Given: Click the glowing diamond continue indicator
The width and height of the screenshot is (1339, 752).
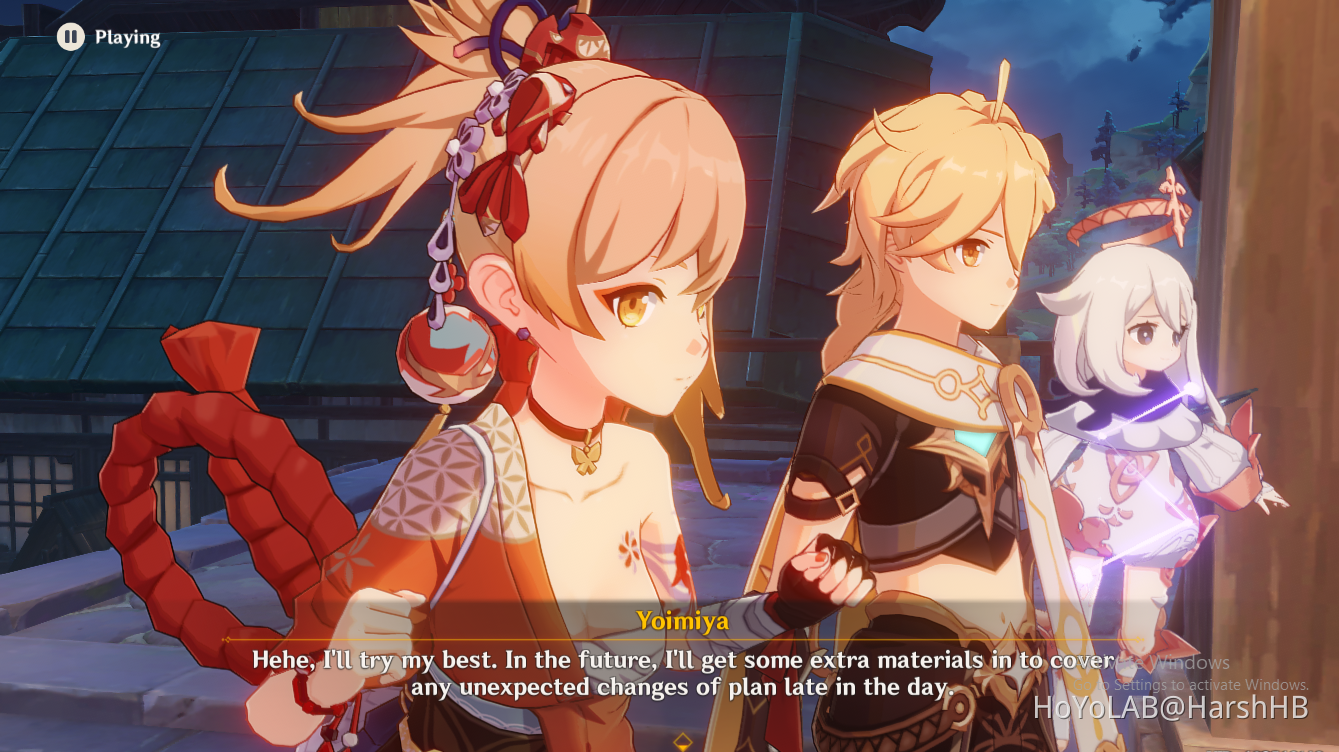Looking at the screenshot, I should pos(683,741).
